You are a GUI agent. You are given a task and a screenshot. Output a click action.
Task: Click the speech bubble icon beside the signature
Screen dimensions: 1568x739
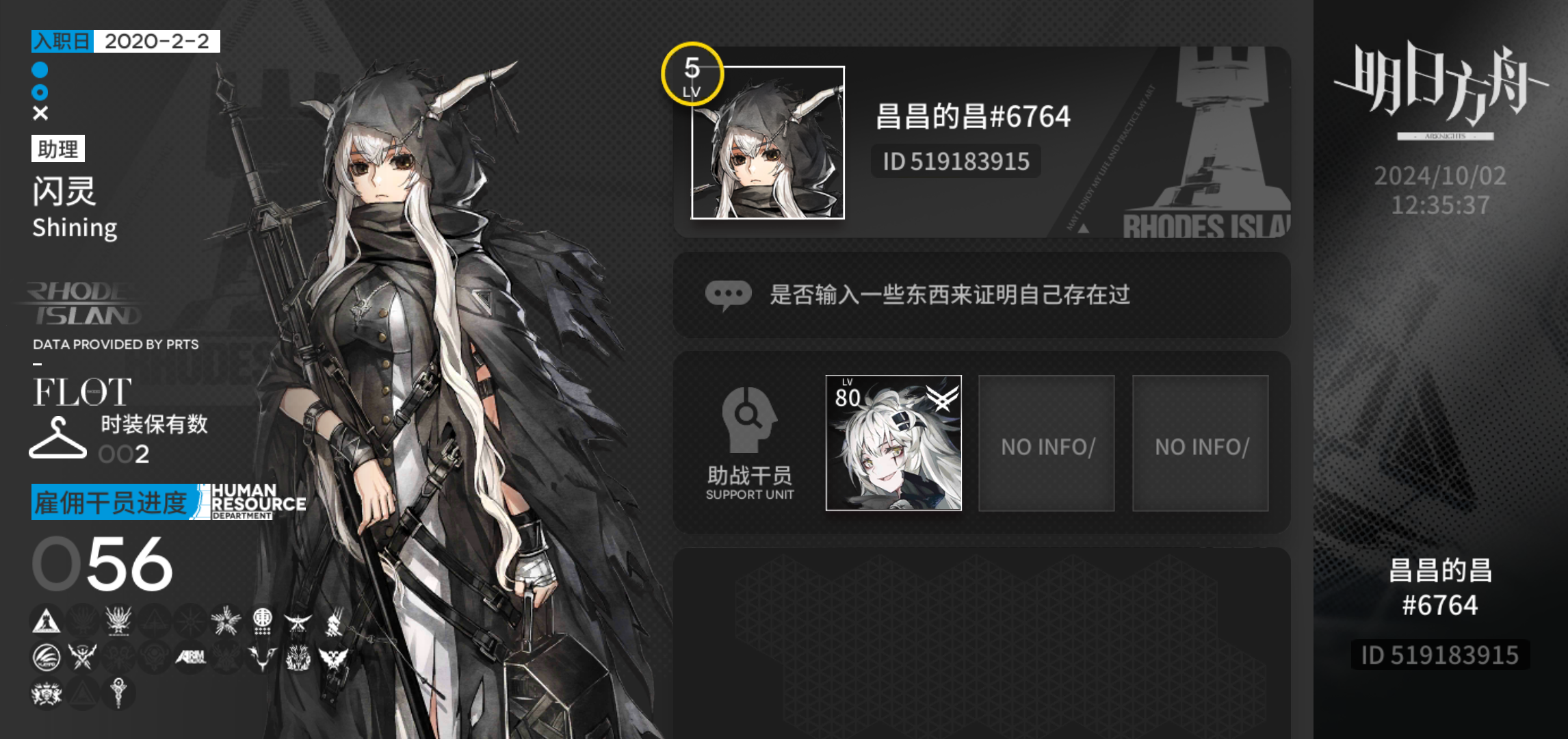click(729, 294)
